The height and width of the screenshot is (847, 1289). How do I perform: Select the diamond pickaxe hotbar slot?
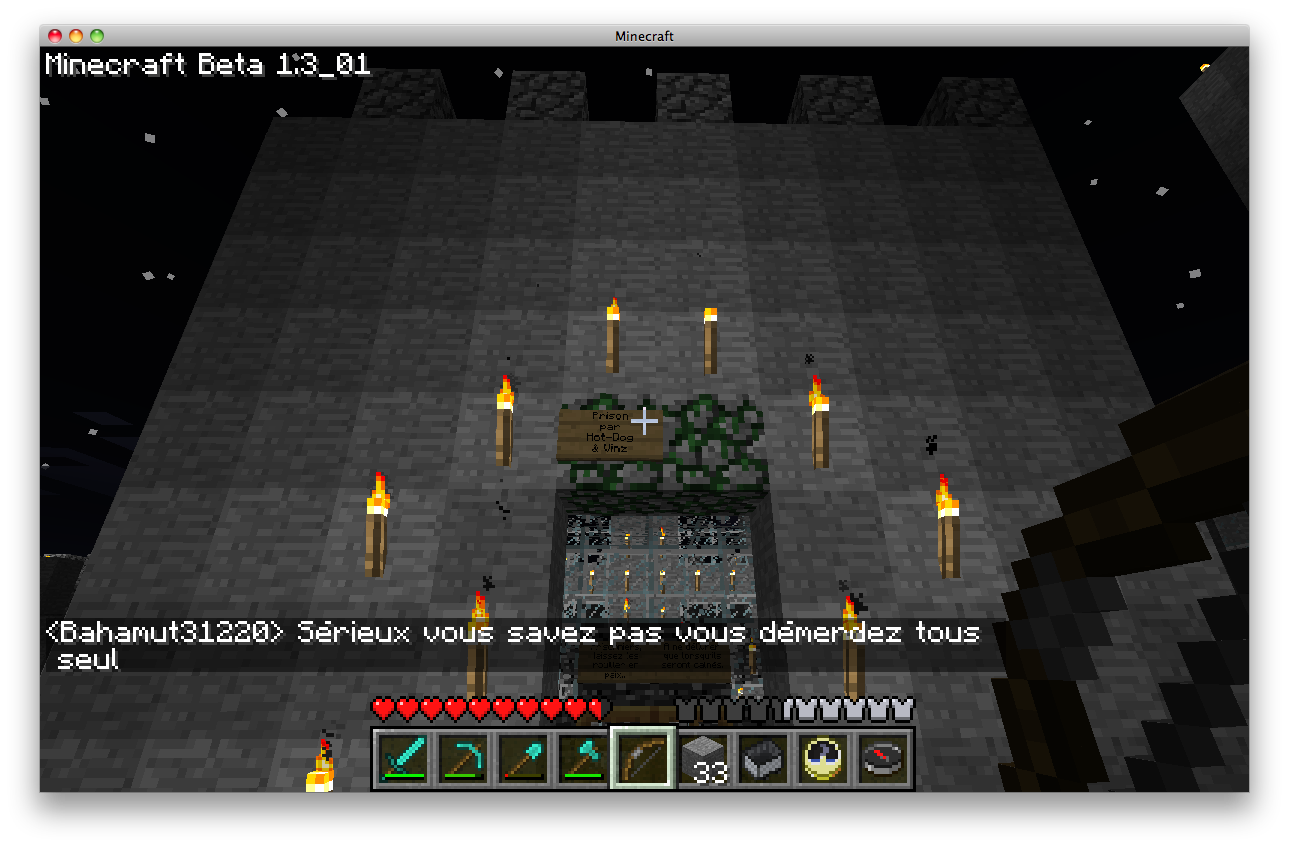[463, 757]
